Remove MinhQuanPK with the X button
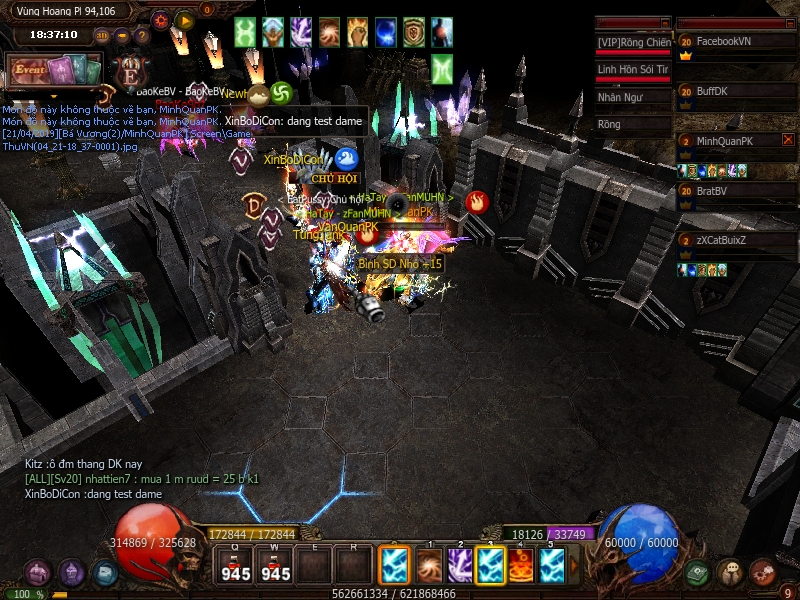This screenshot has width=800, height=600. click(x=788, y=140)
